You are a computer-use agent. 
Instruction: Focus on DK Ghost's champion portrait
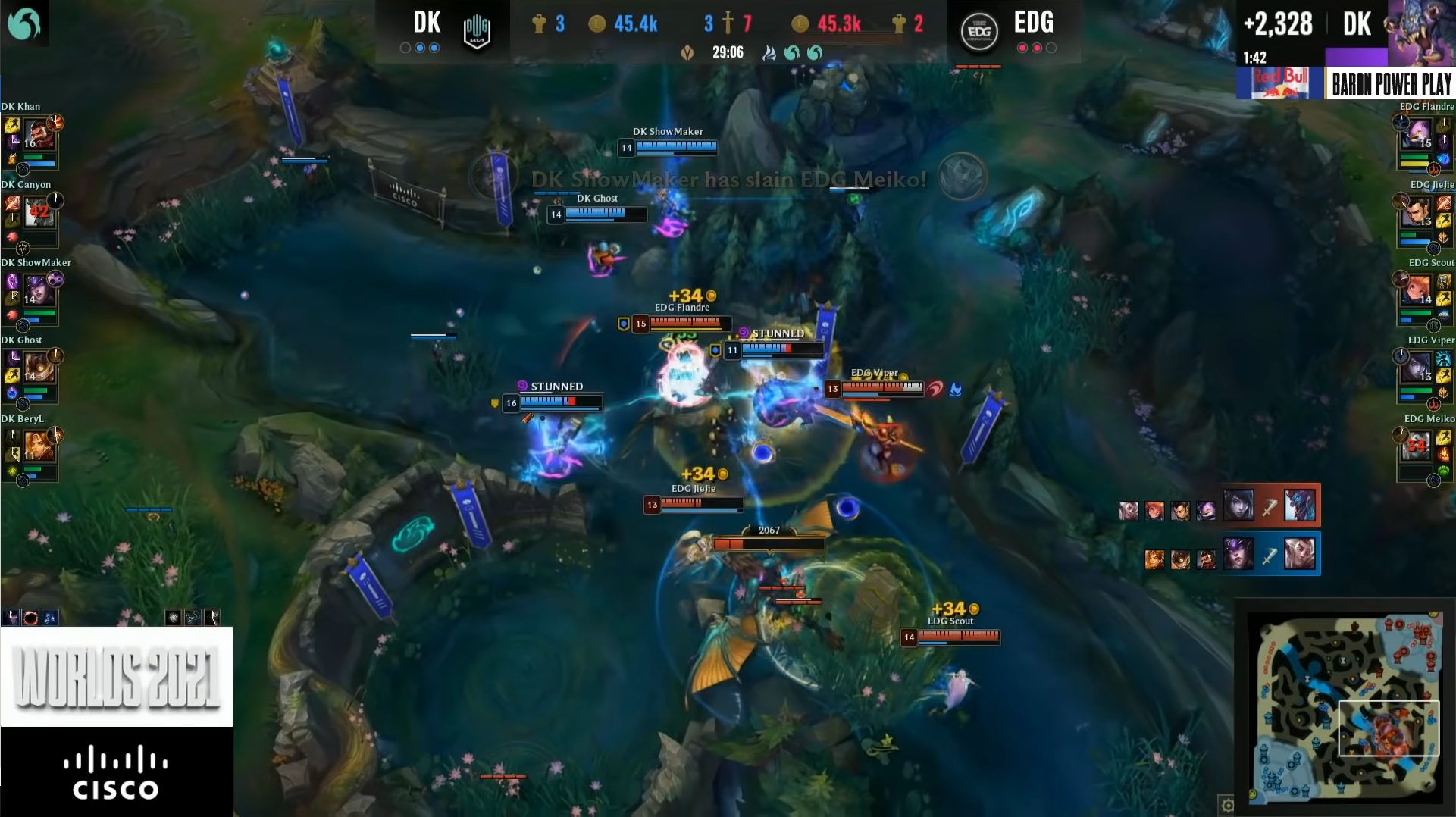(x=36, y=368)
